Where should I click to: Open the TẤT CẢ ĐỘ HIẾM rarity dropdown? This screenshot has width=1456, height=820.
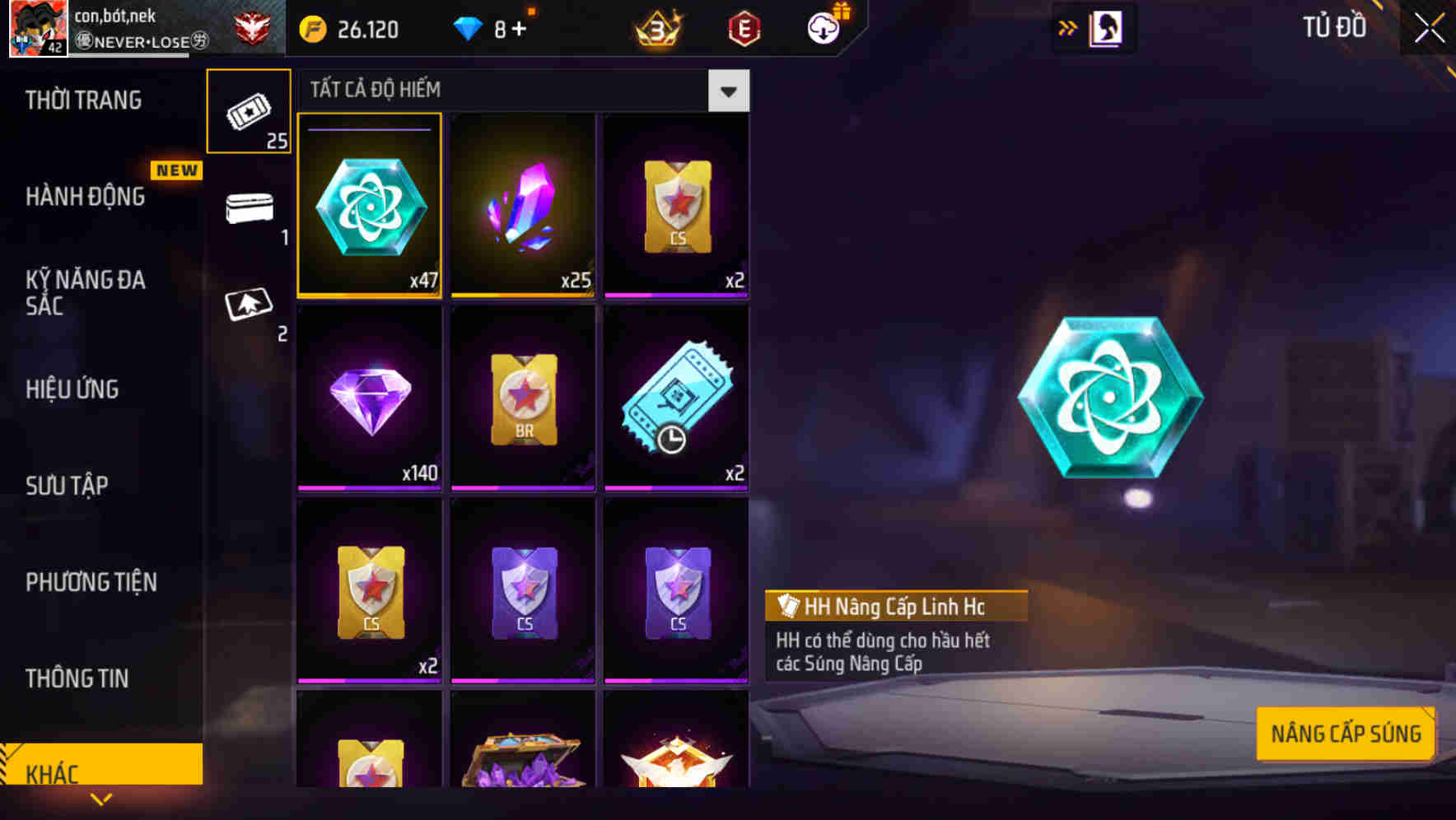tap(728, 91)
